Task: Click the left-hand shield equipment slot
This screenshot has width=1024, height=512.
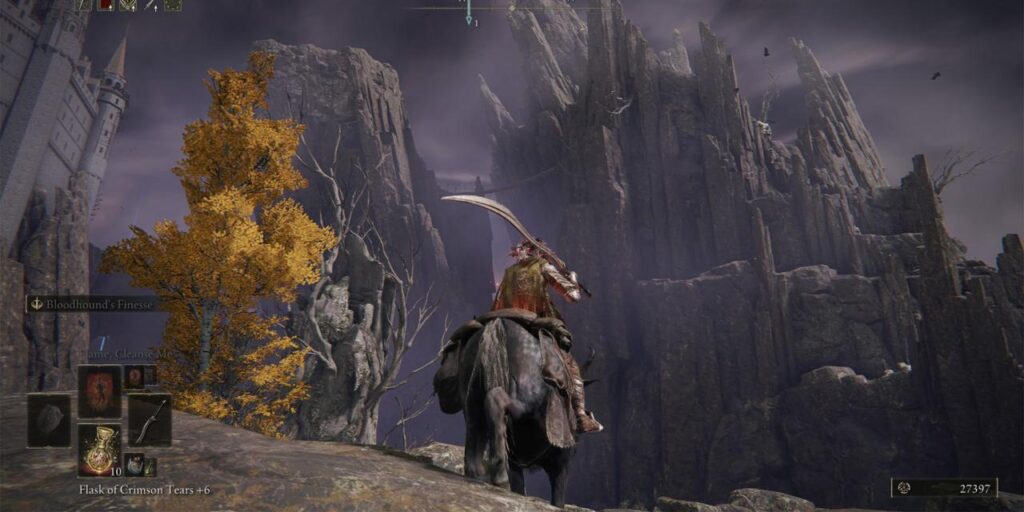Action: pos(49,420)
